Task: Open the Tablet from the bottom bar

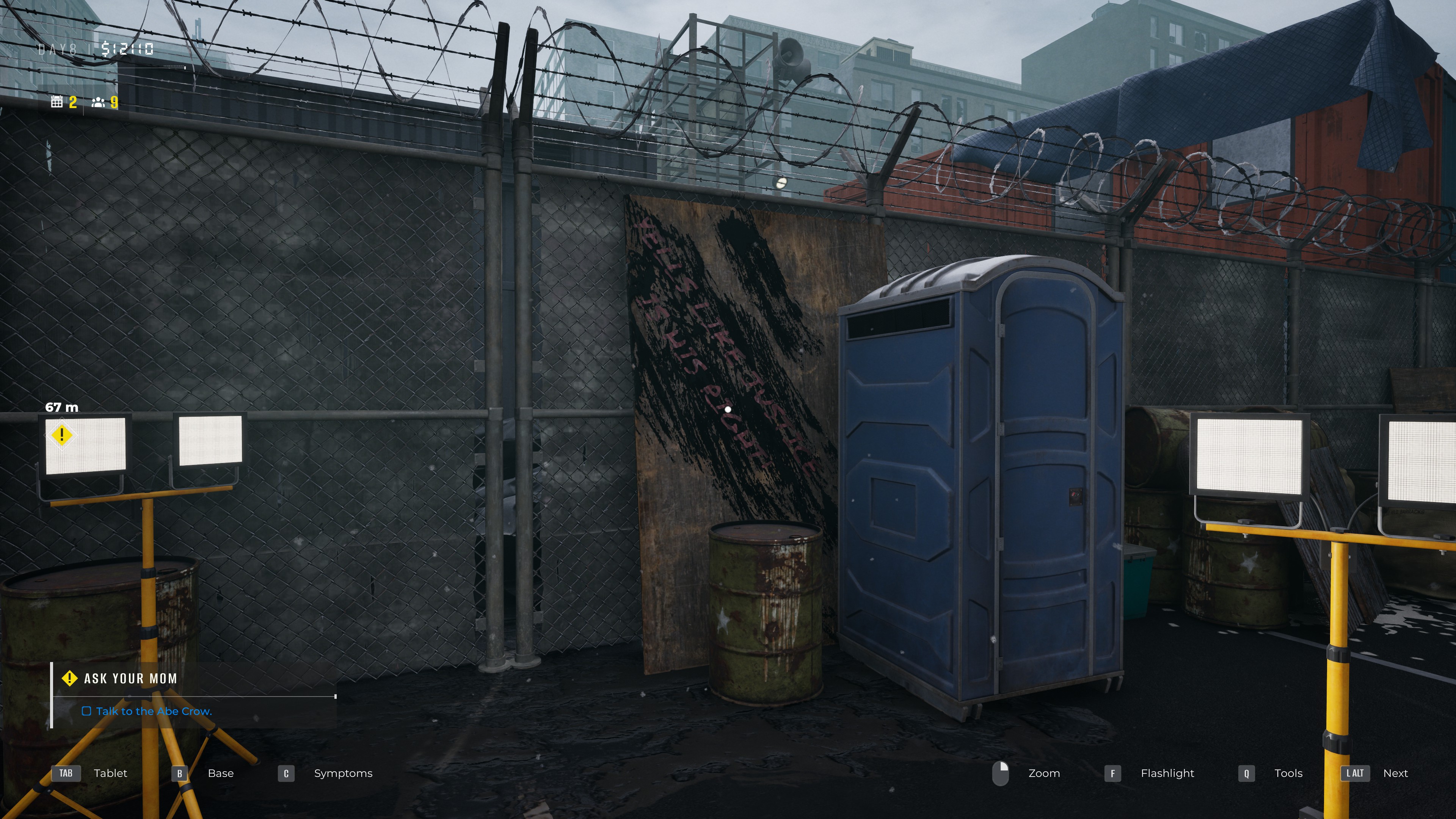Action: pos(111,773)
